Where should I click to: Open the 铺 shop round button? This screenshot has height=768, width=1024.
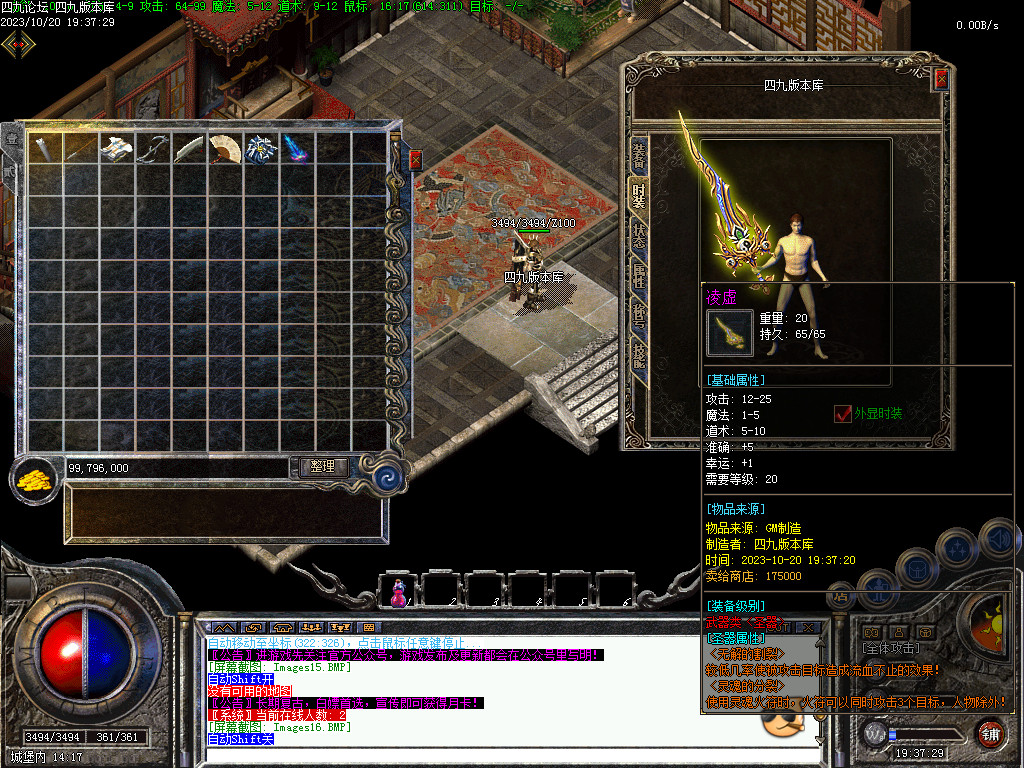pyautogui.click(x=989, y=734)
